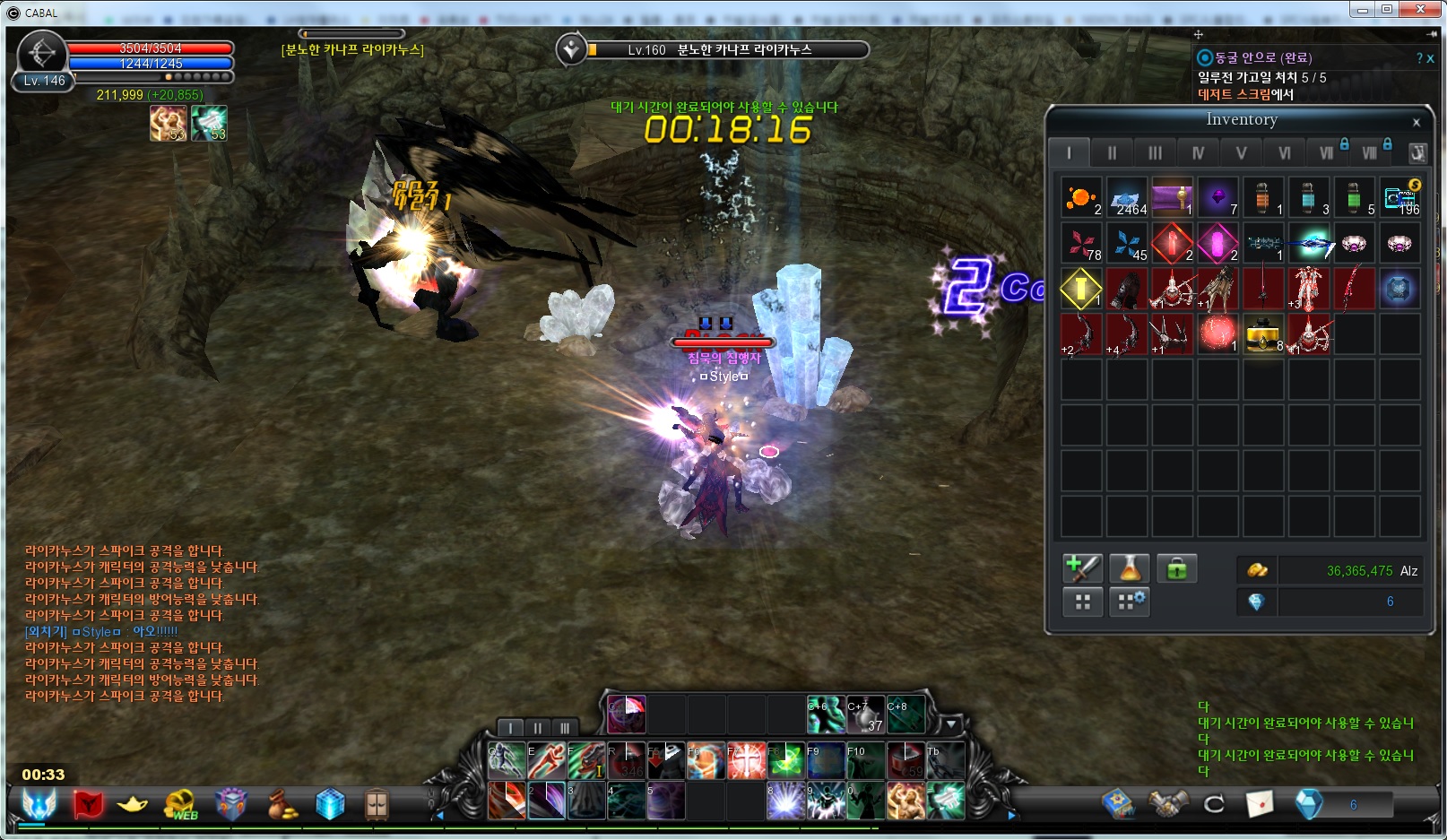Switch to skill bar page II

(x=538, y=728)
